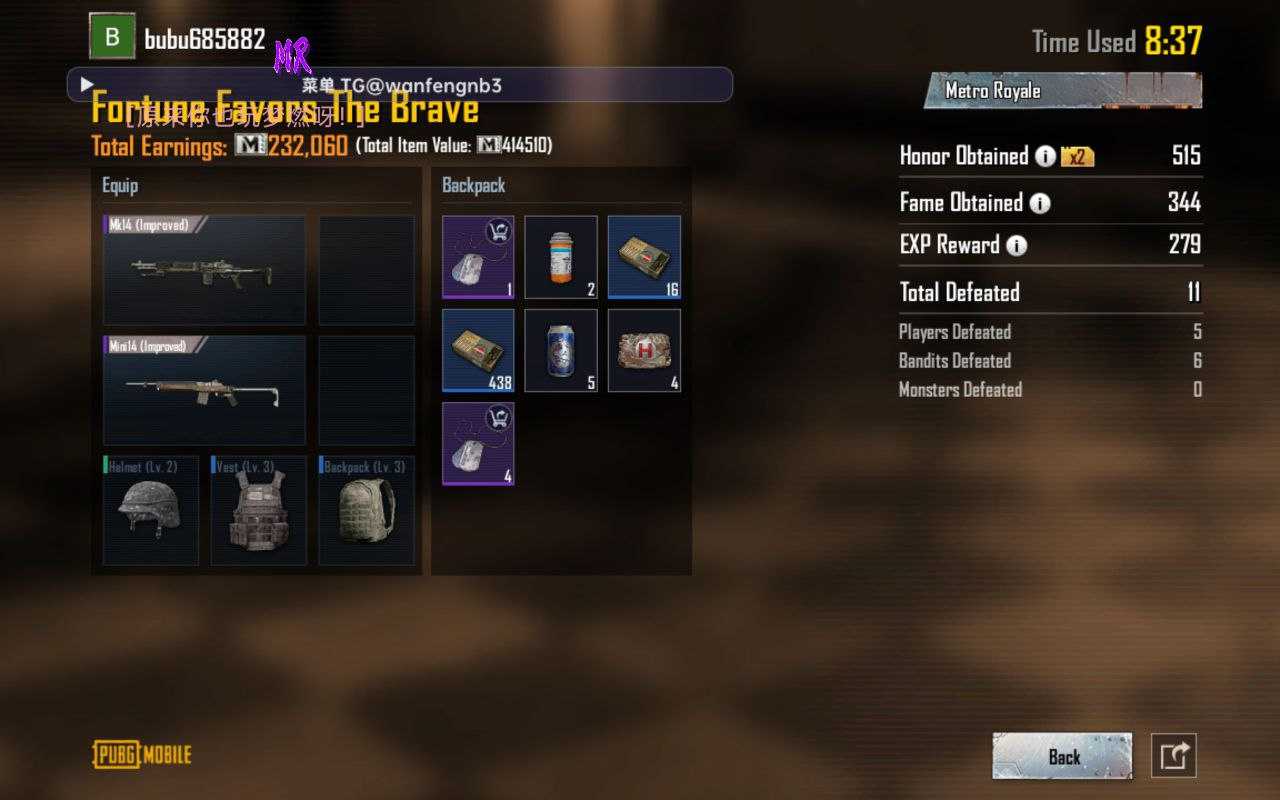Select the Mk14 (Improved) weapon slot
Viewport: 1280px width, 800px height.
[x=204, y=270]
